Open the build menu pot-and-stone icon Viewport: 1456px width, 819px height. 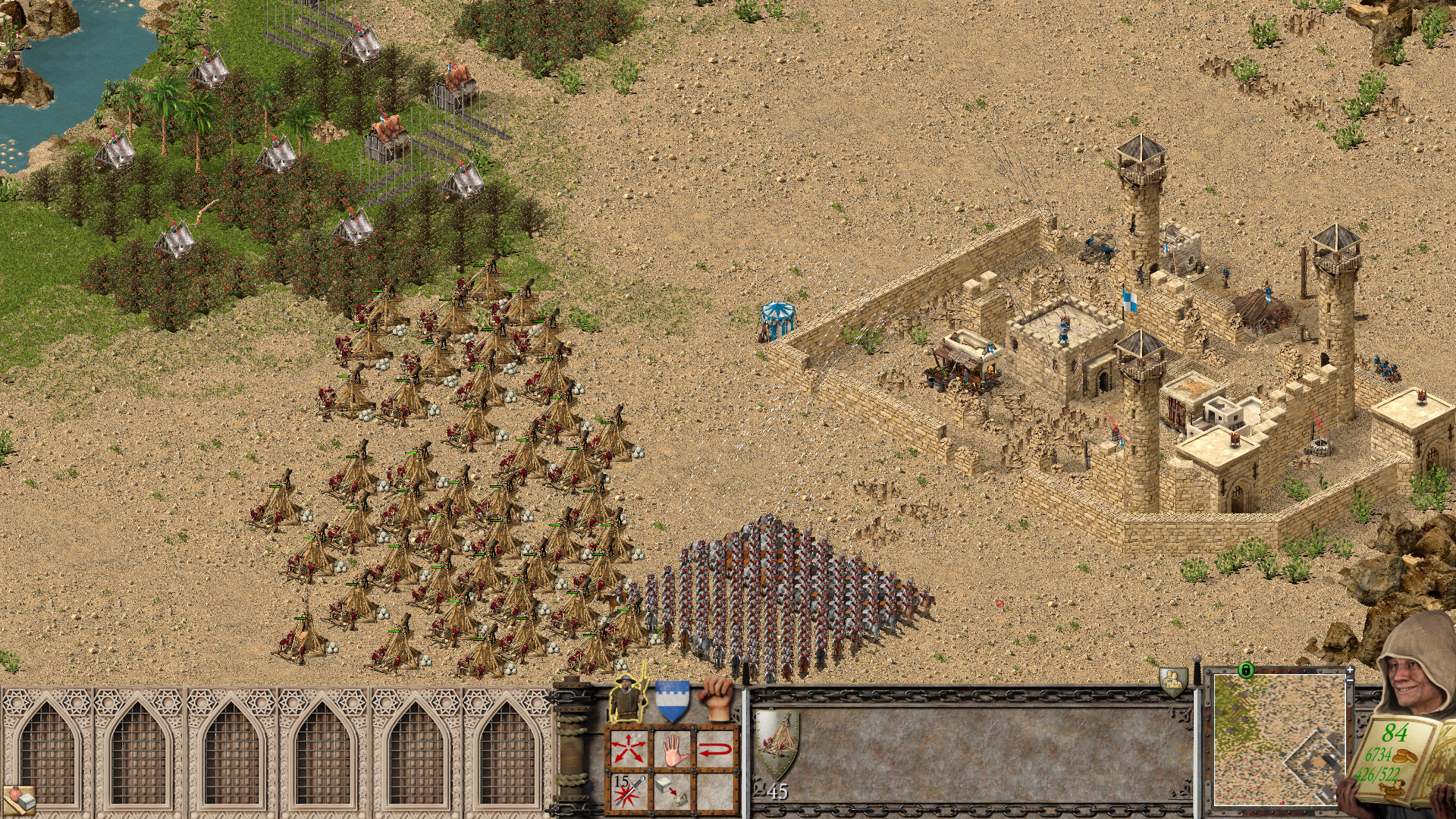(x=19, y=798)
